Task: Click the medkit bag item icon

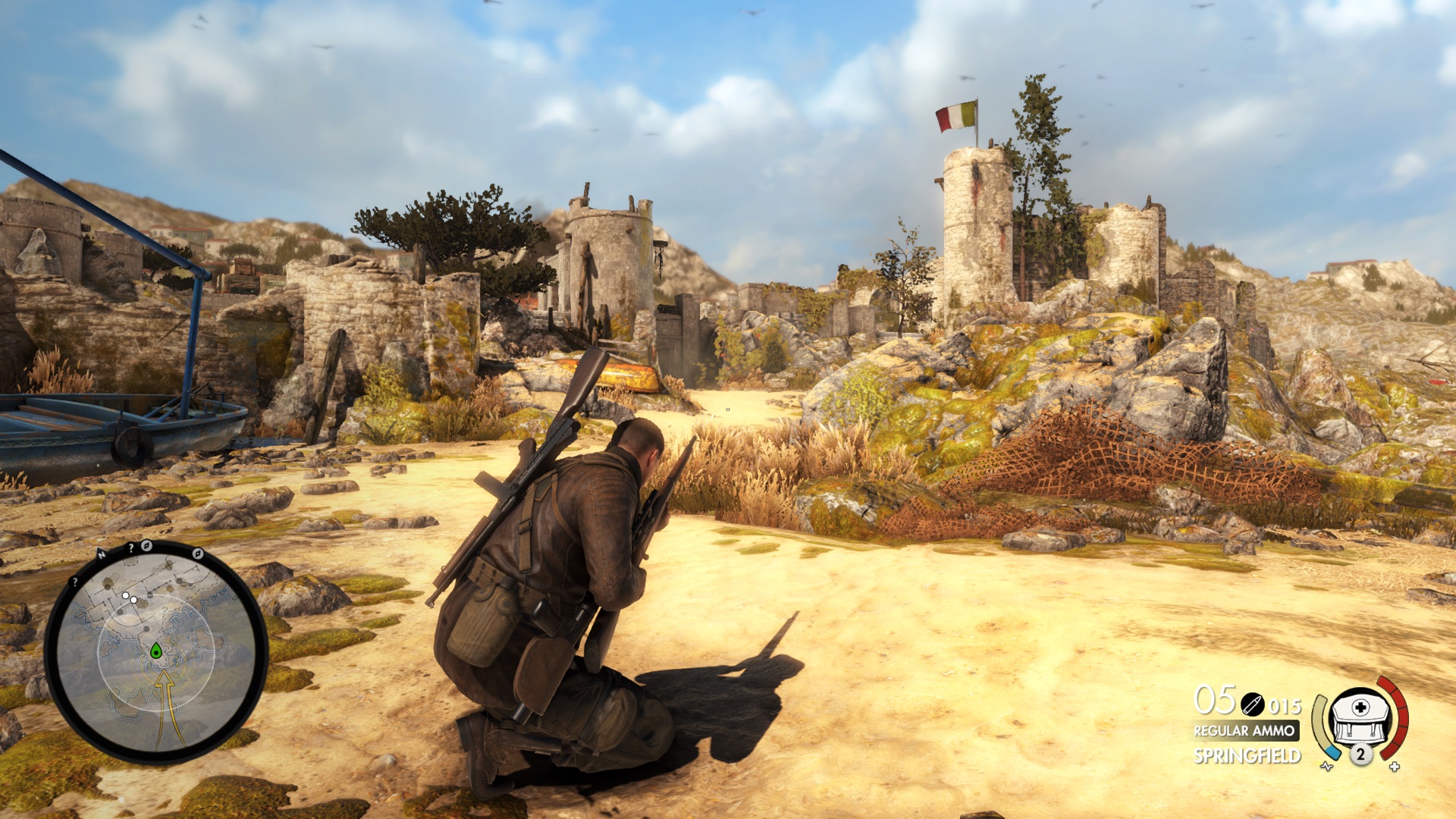Action: [1360, 716]
